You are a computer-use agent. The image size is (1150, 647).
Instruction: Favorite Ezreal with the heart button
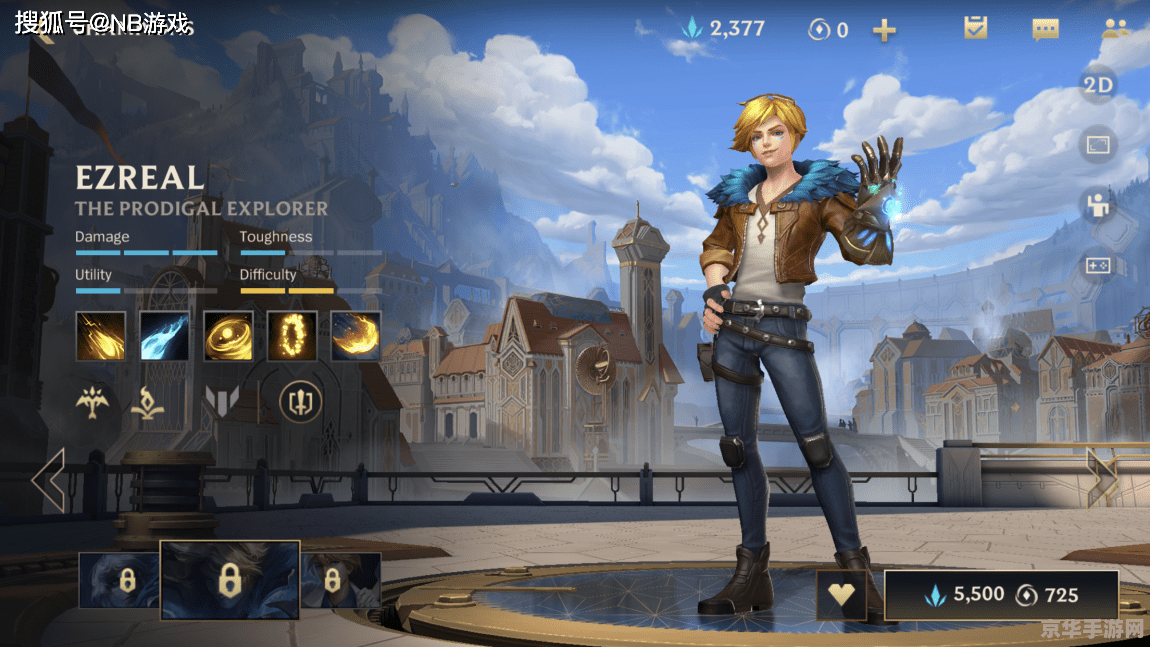[842, 596]
